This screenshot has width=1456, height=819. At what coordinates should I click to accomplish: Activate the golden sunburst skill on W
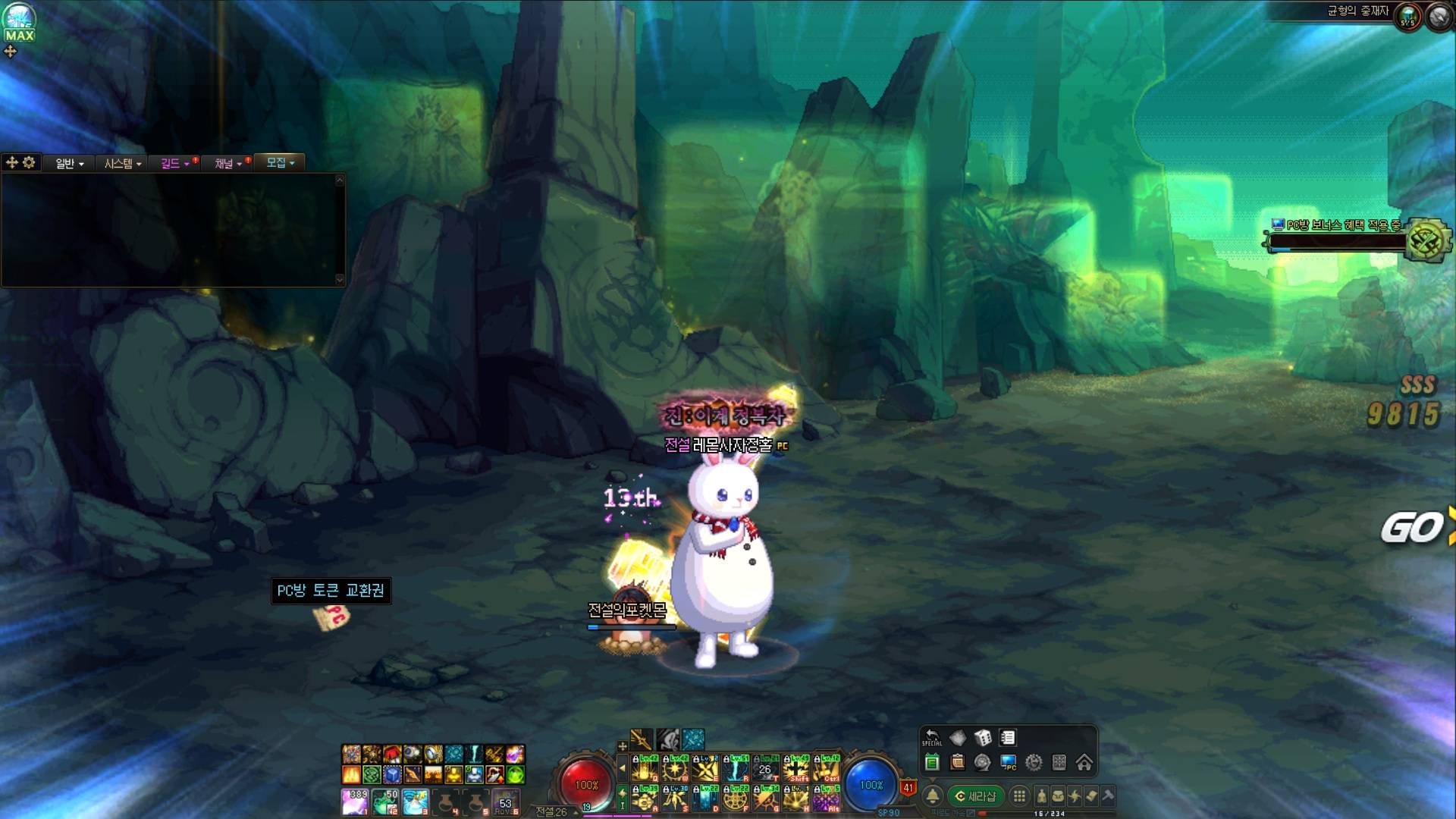[674, 769]
